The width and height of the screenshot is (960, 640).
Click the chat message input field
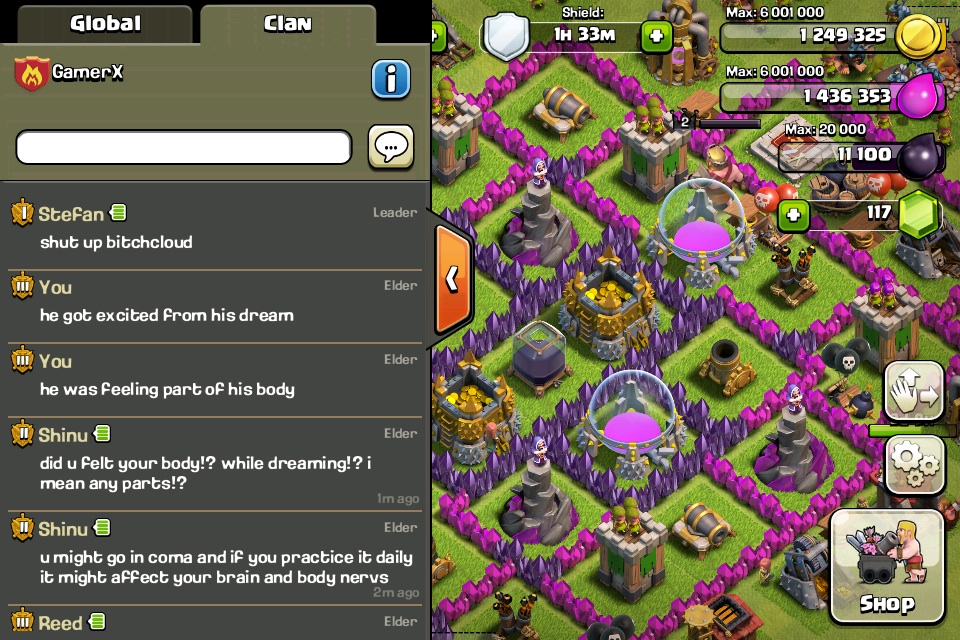point(184,148)
